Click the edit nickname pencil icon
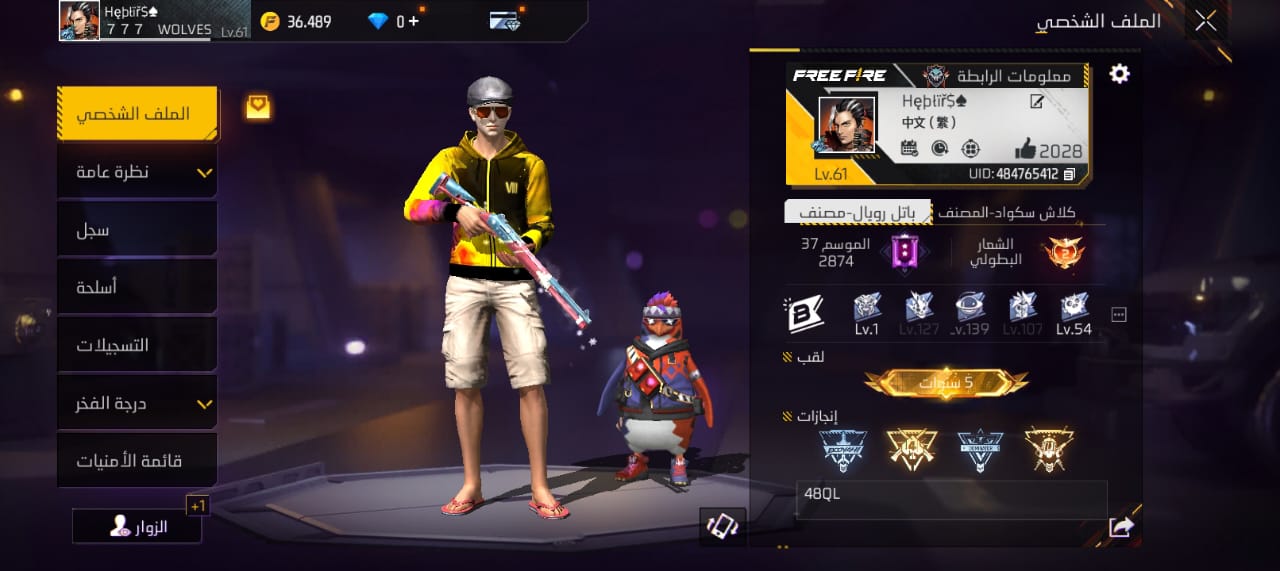This screenshot has width=1280, height=571. point(1037,101)
